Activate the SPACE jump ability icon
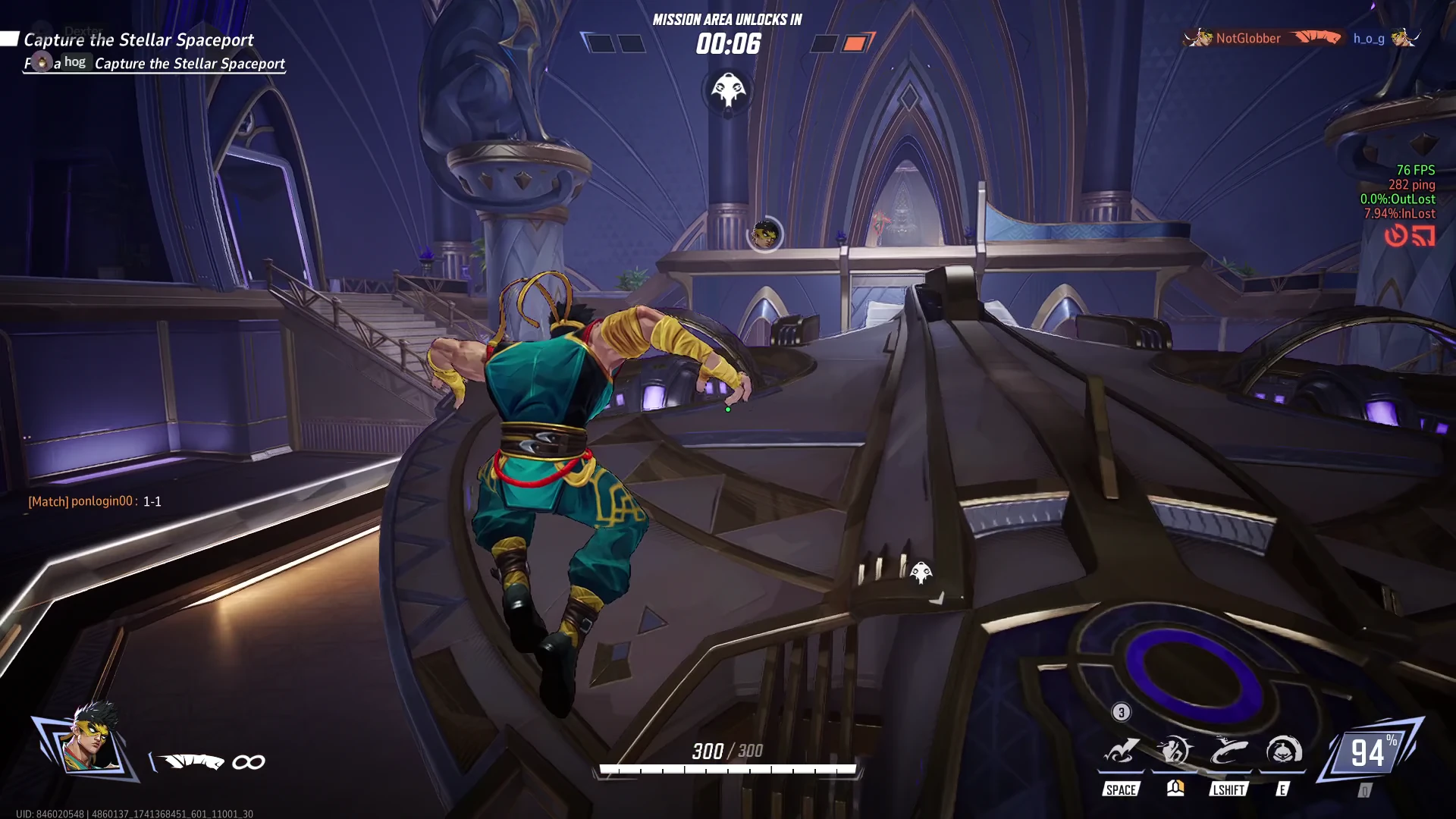 click(1121, 752)
